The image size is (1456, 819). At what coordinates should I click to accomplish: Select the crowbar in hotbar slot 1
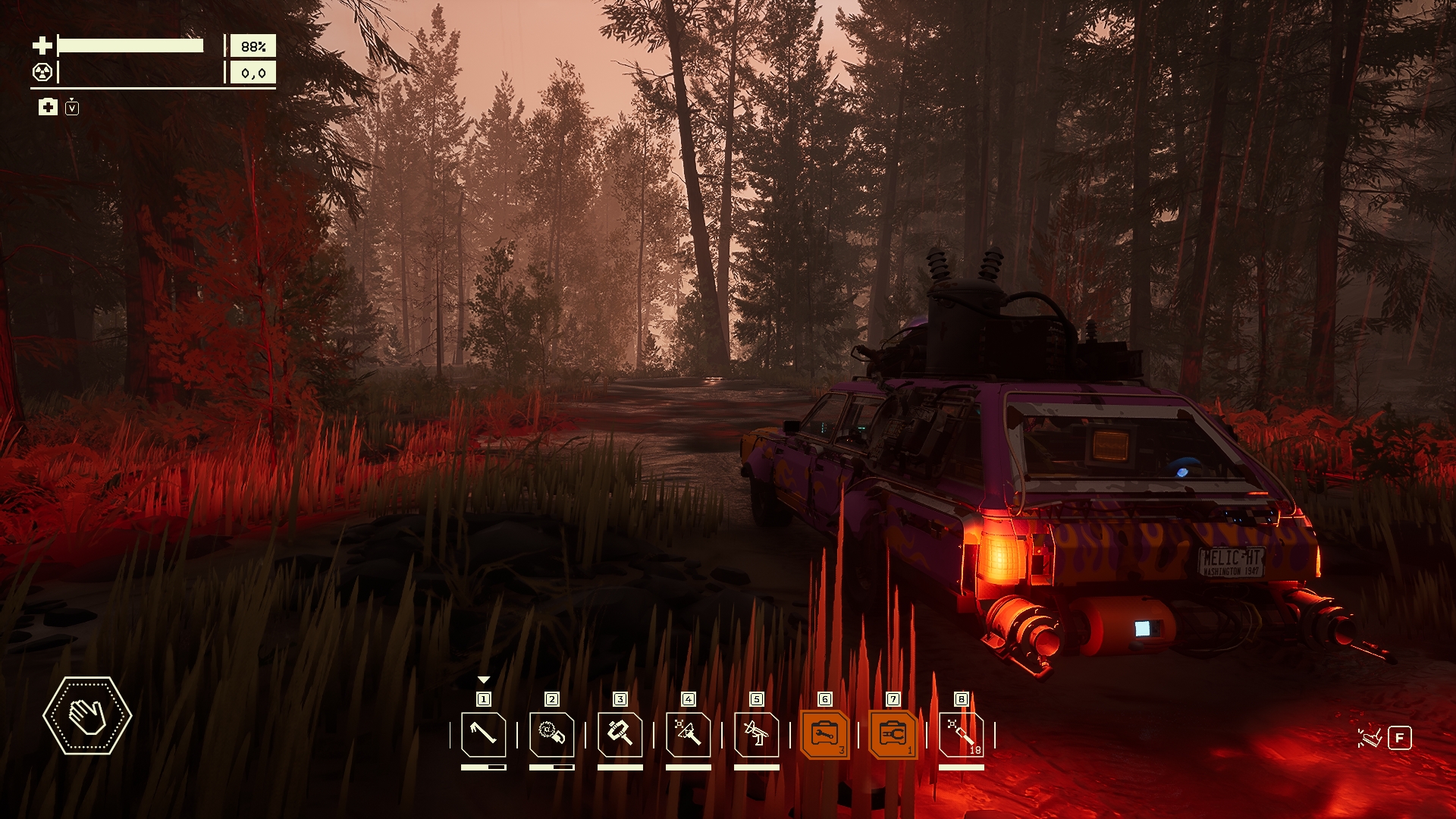click(x=483, y=734)
